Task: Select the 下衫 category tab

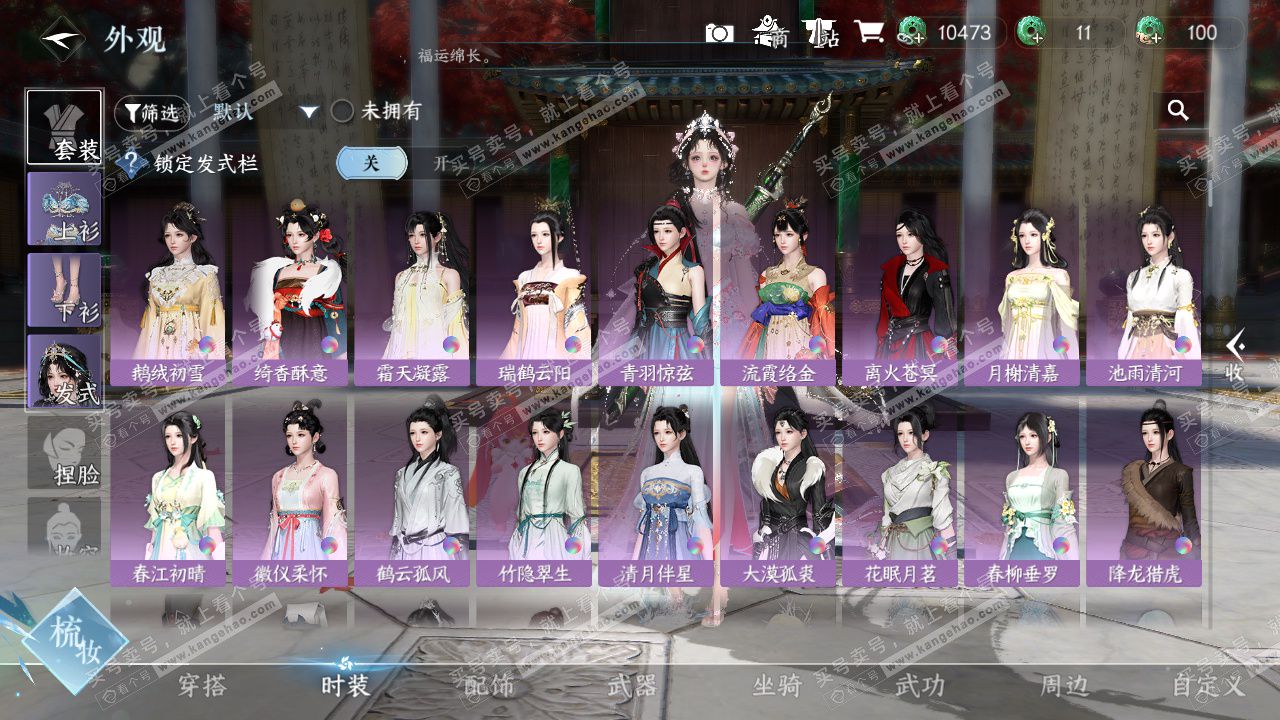Action: coord(64,289)
